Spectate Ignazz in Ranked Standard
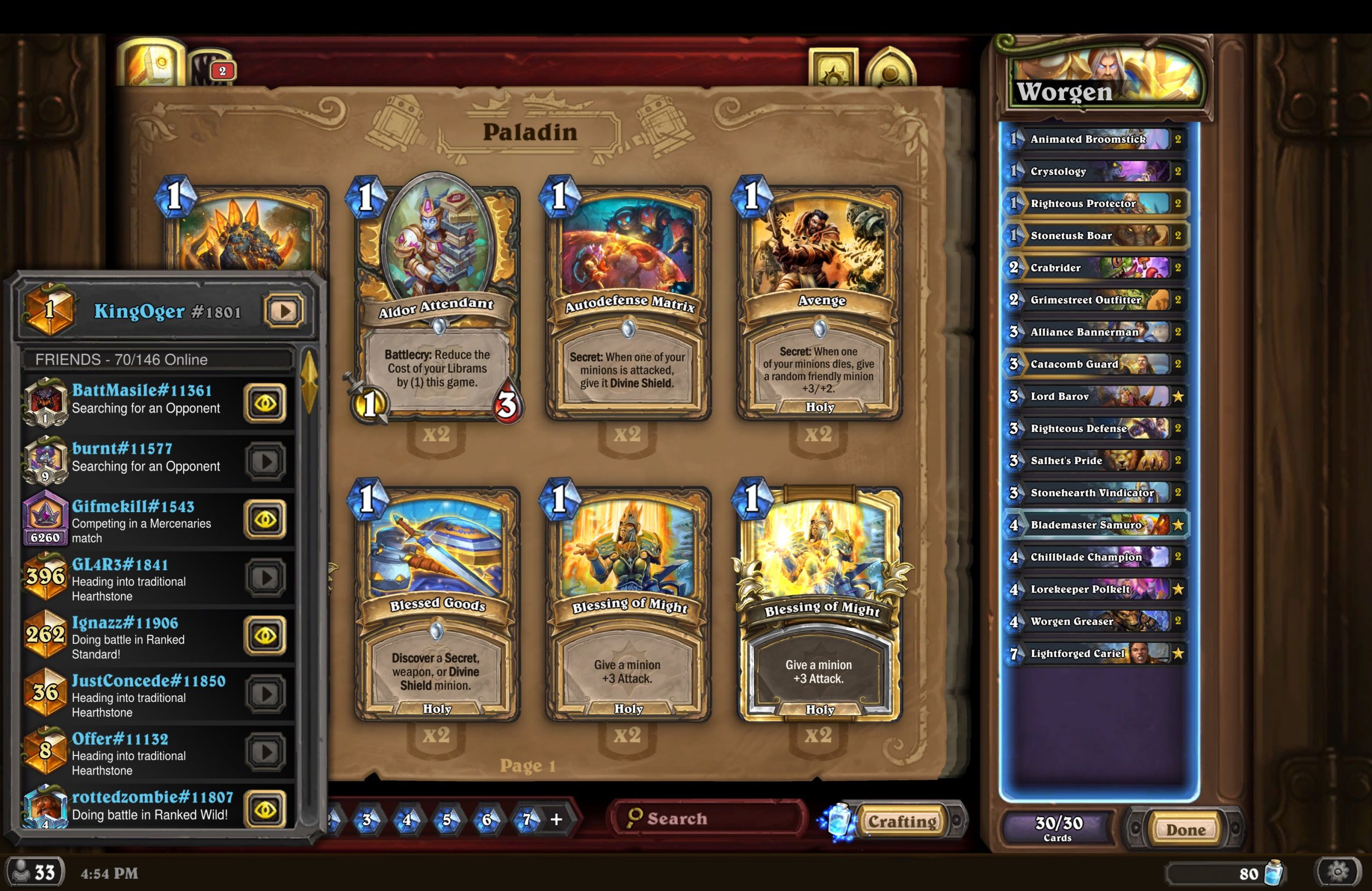1372x891 pixels. [x=265, y=635]
